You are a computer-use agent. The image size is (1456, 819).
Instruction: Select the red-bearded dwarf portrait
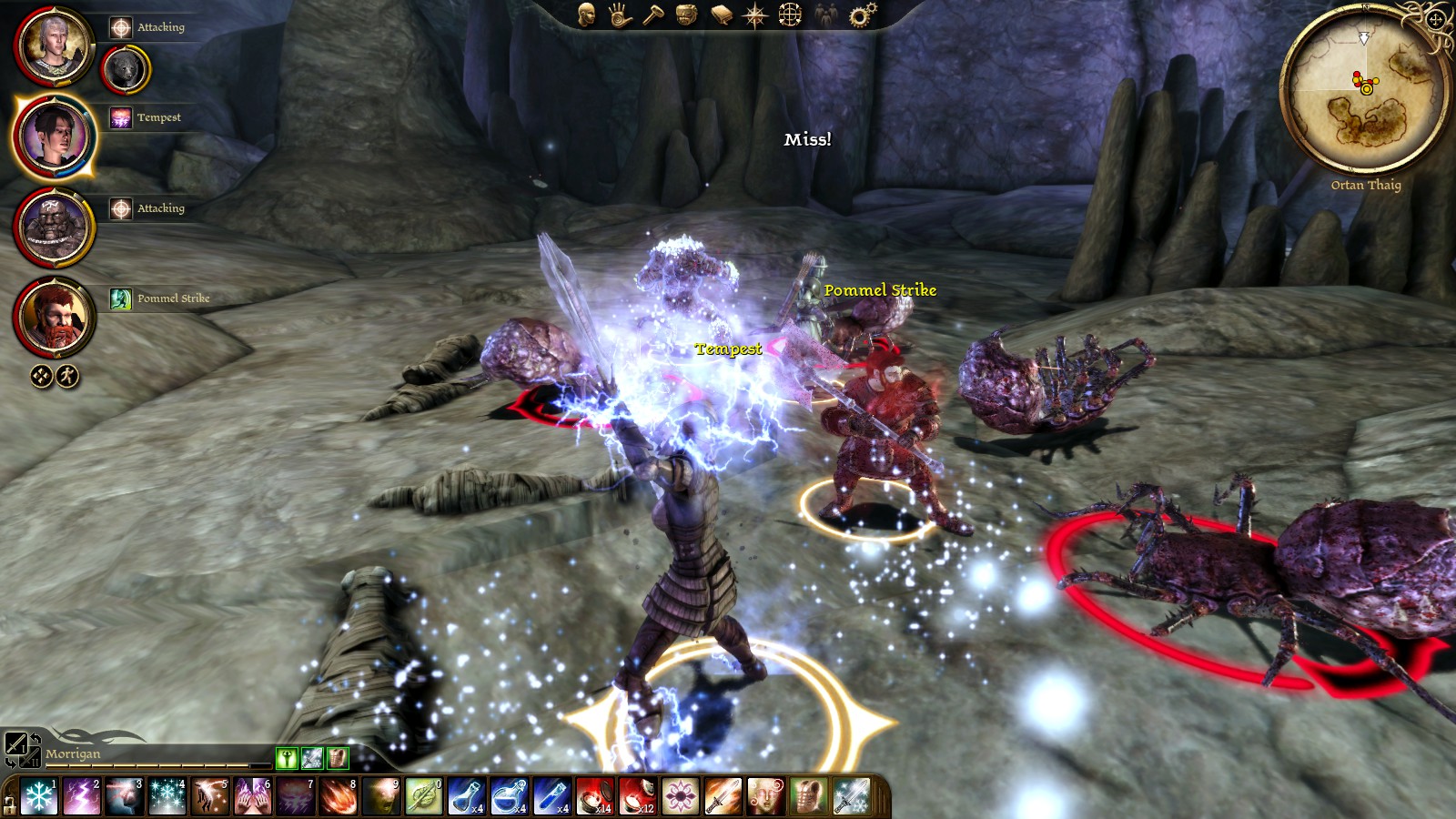[53, 318]
